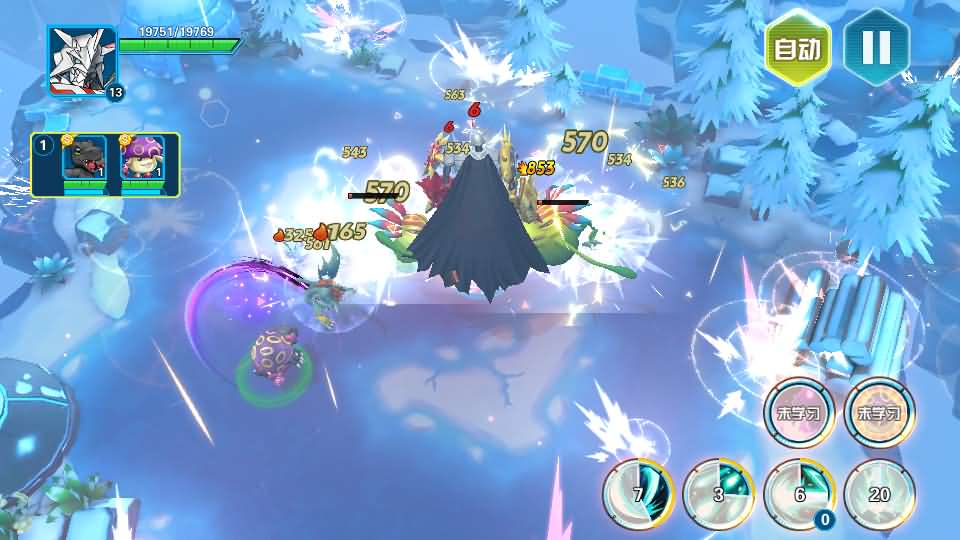Activate the skill with 7 cooldown
The width and height of the screenshot is (960, 540).
coord(638,493)
